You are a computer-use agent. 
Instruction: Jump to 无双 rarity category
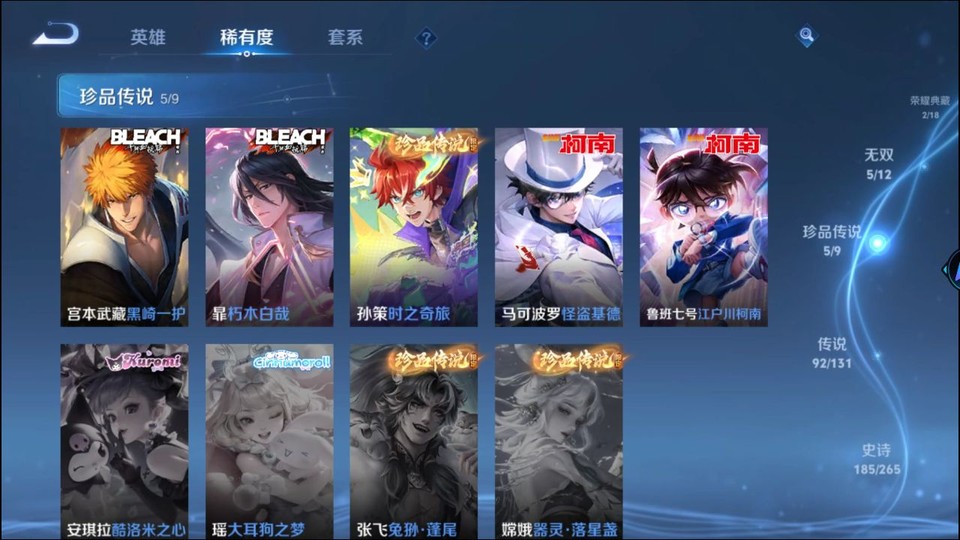click(x=878, y=163)
